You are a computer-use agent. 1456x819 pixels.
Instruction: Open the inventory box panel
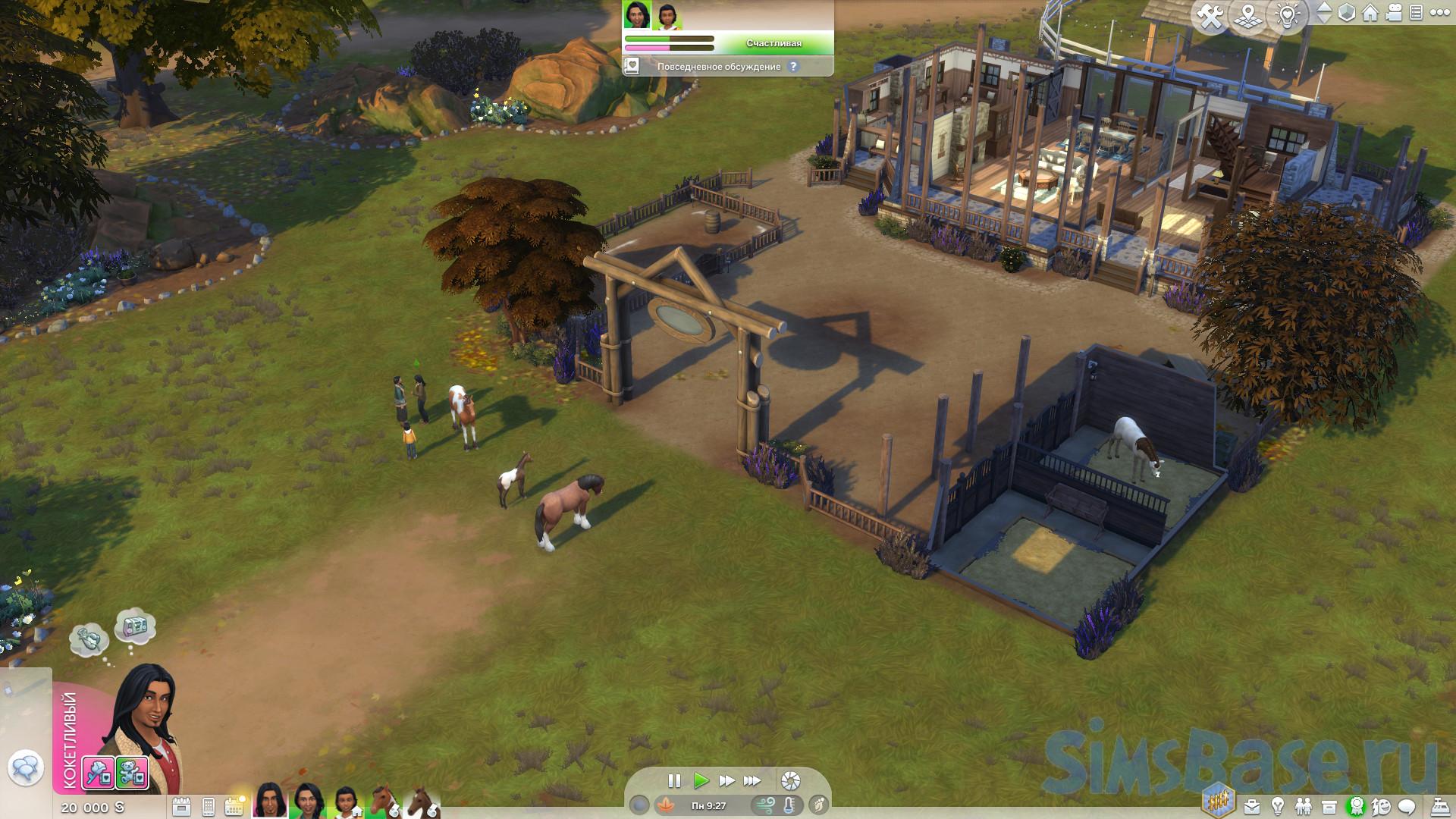1329,805
